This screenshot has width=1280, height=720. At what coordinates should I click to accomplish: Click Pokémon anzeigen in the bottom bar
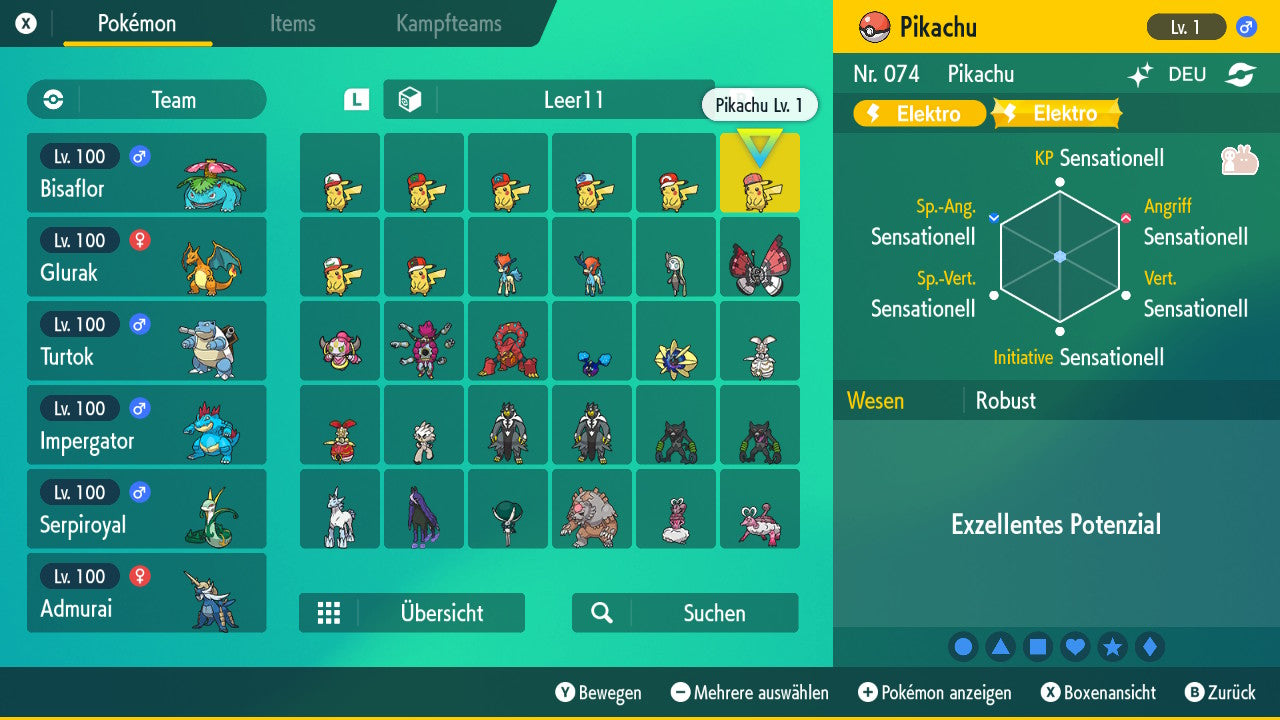point(934,692)
